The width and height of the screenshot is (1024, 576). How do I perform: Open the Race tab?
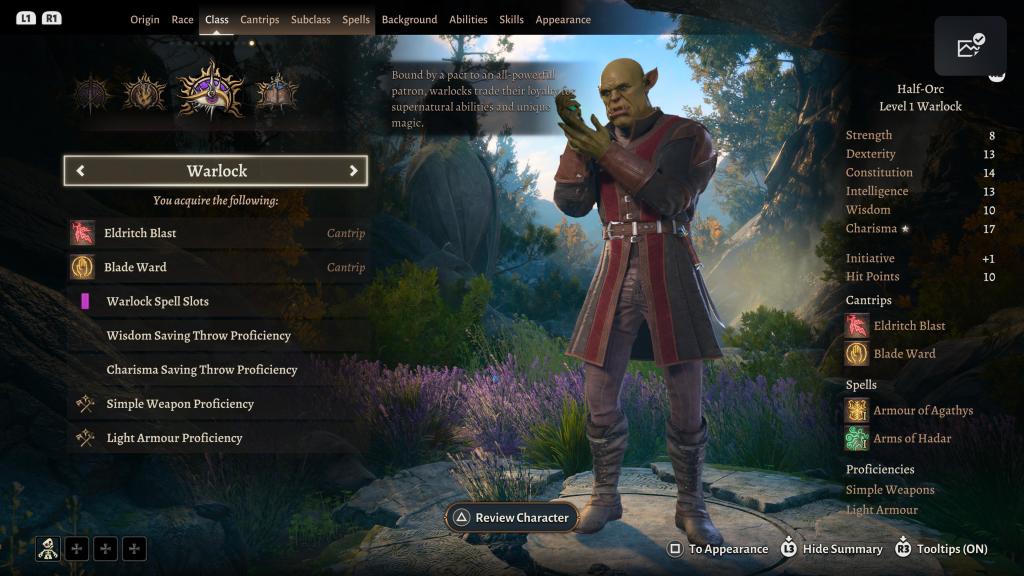click(x=182, y=20)
